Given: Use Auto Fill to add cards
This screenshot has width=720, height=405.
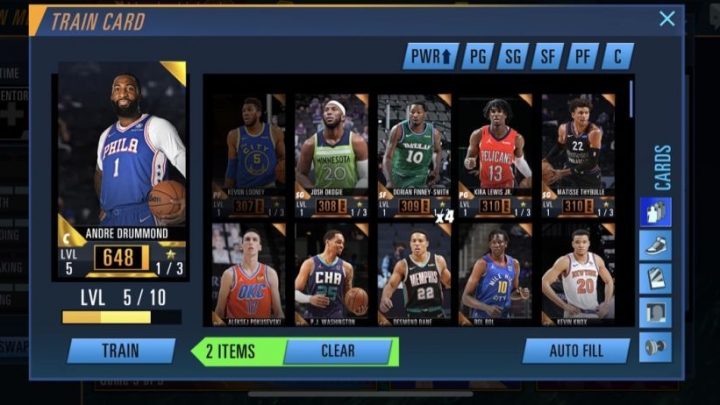Looking at the screenshot, I should point(576,351).
